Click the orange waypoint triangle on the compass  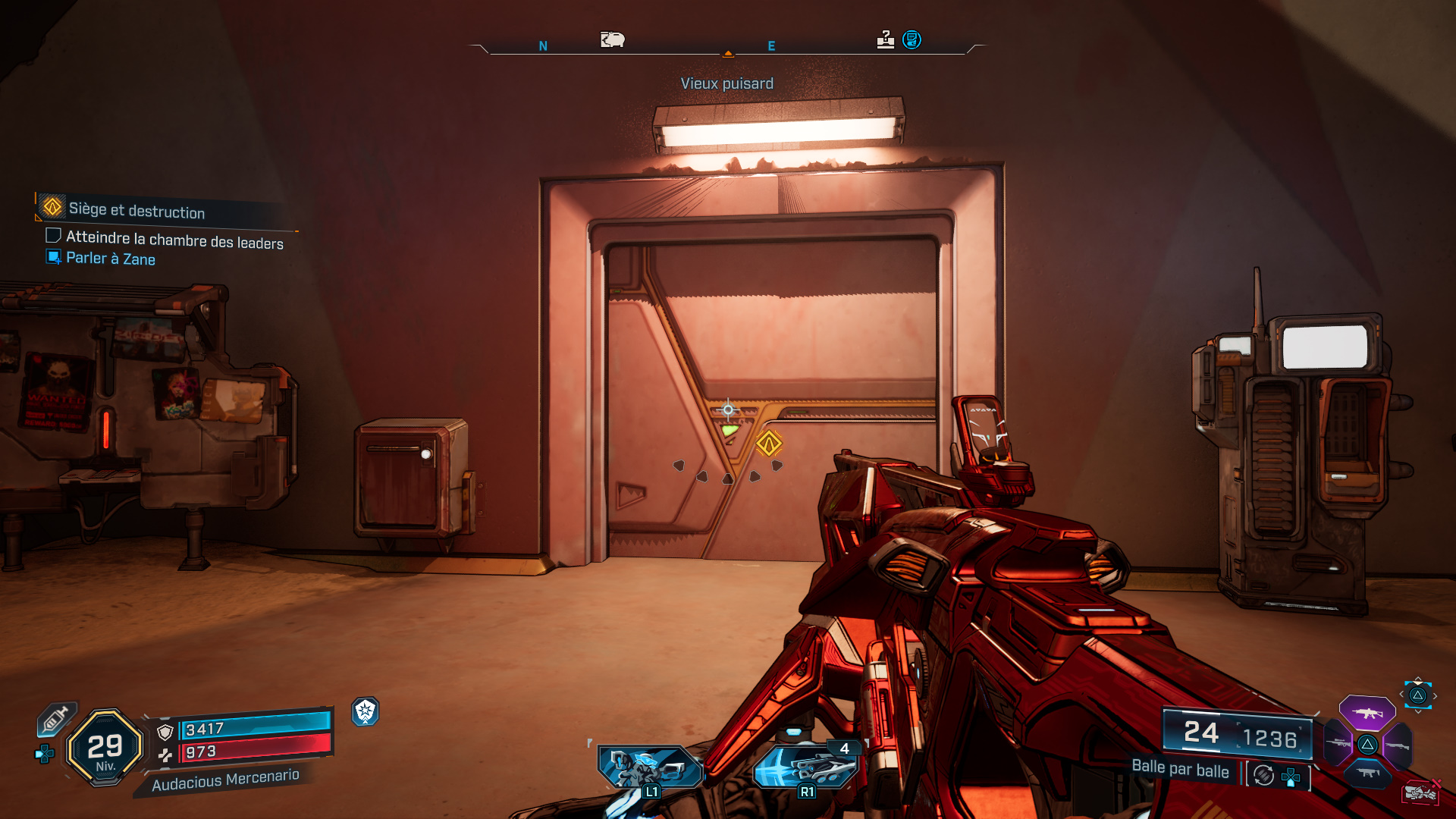tap(729, 55)
